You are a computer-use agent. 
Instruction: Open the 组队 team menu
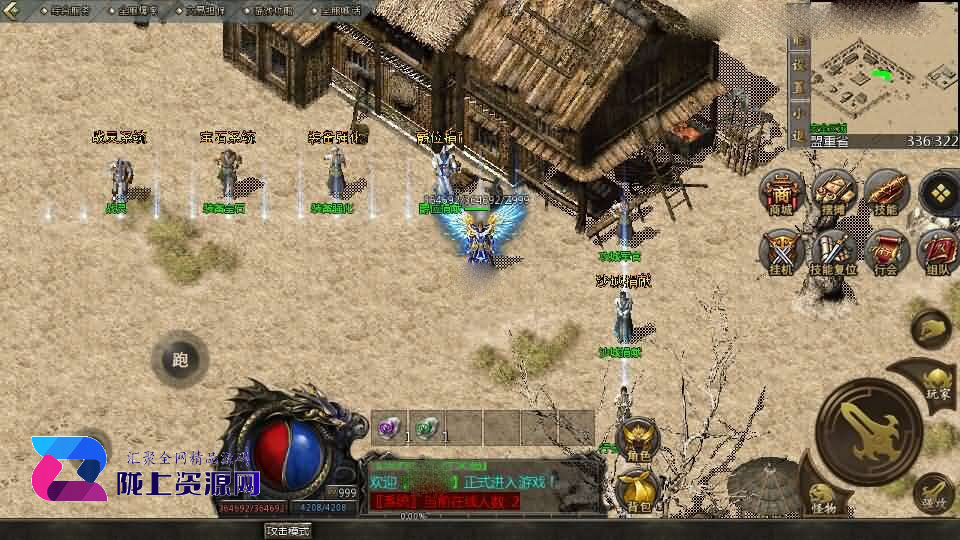(938, 250)
